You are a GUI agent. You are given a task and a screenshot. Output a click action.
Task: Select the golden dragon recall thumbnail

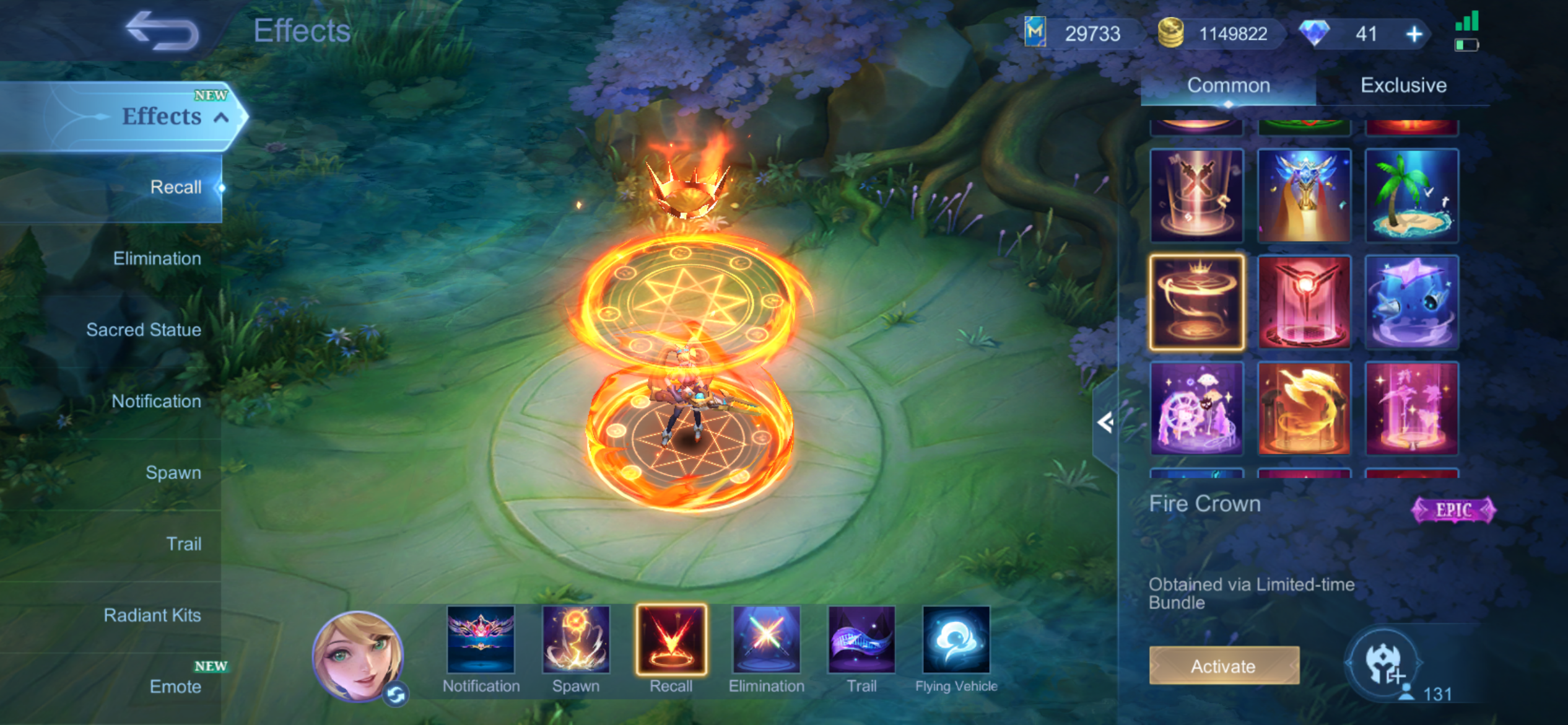(x=1304, y=409)
